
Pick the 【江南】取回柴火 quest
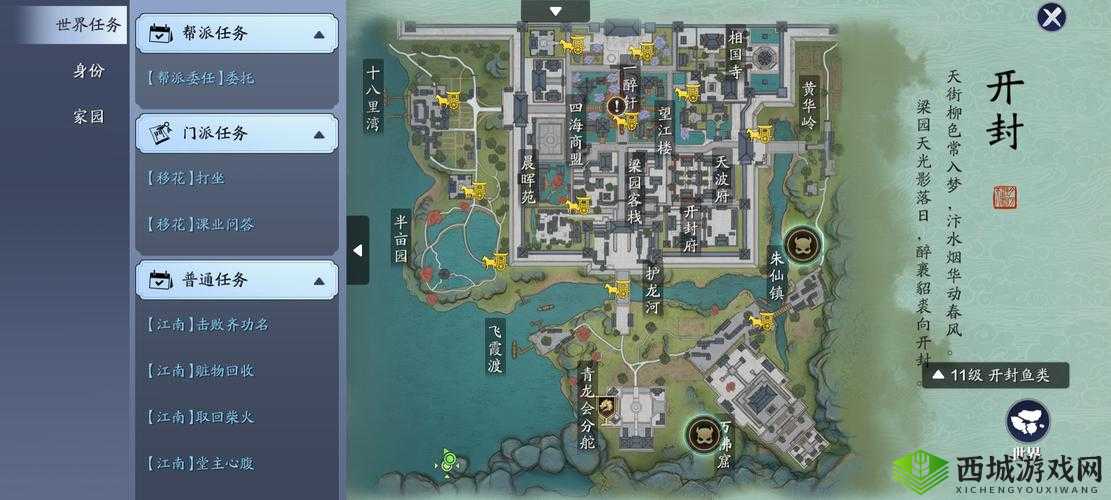tap(200, 416)
